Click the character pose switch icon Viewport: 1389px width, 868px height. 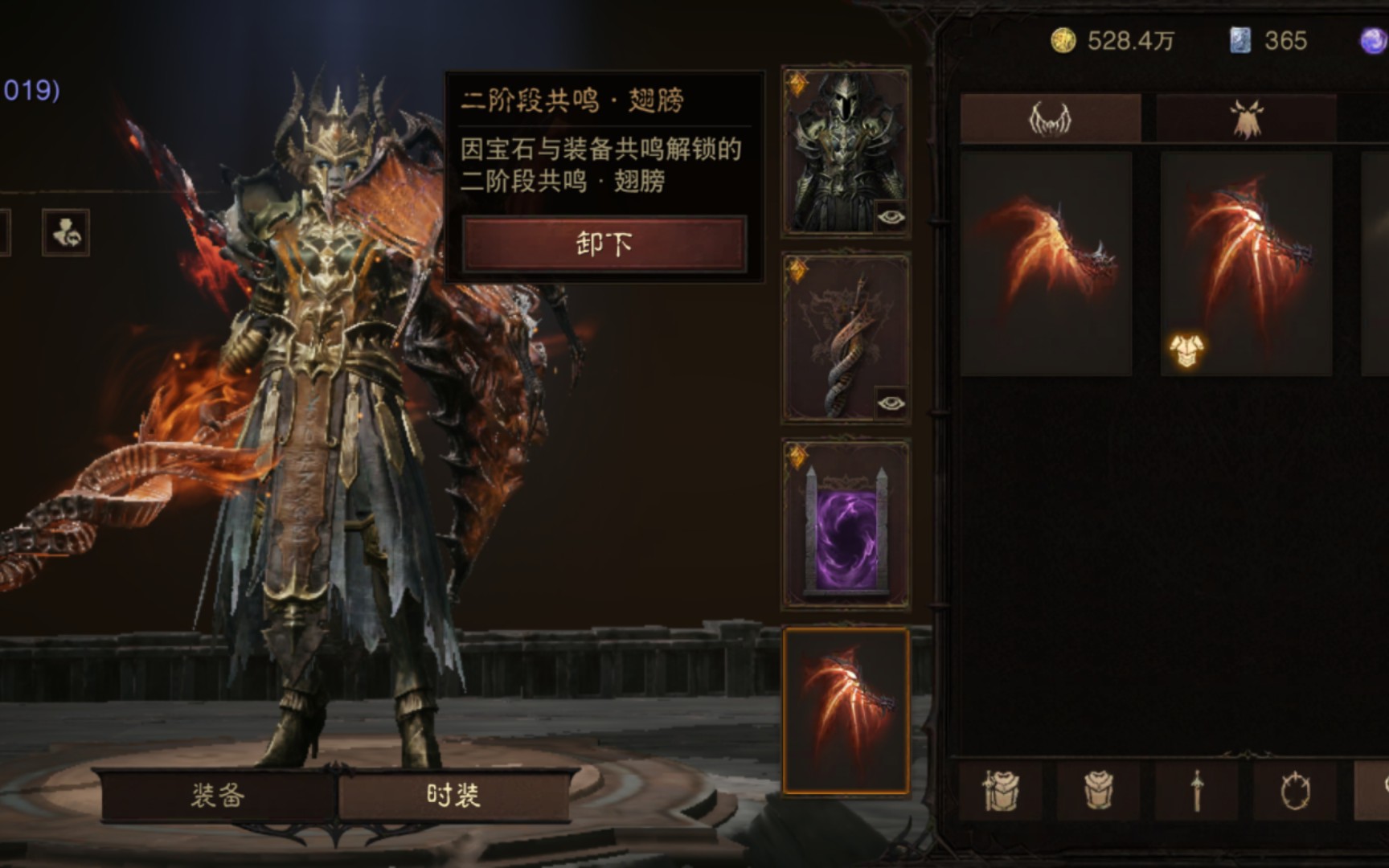(x=68, y=235)
